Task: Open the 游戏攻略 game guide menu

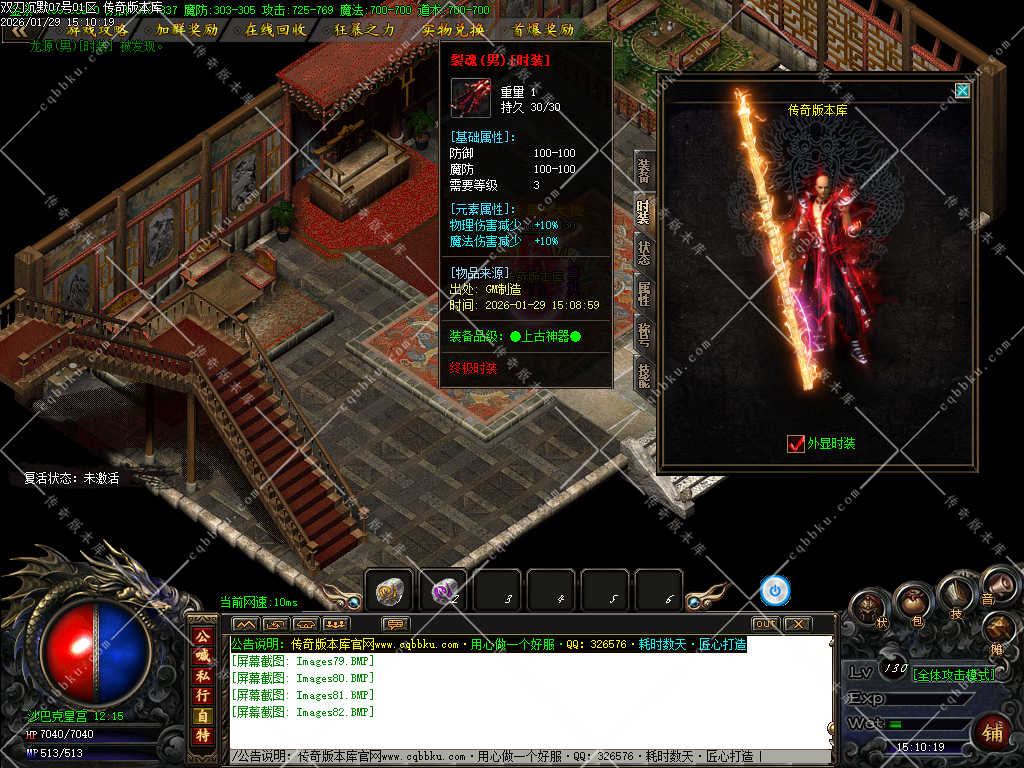Action: (97, 30)
